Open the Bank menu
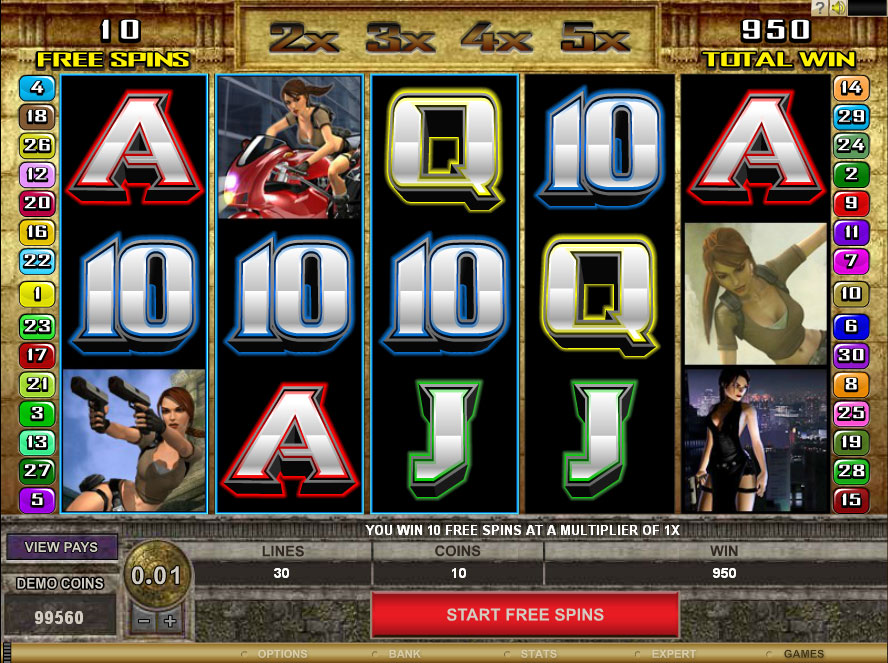This screenshot has width=888, height=663. [405, 654]
